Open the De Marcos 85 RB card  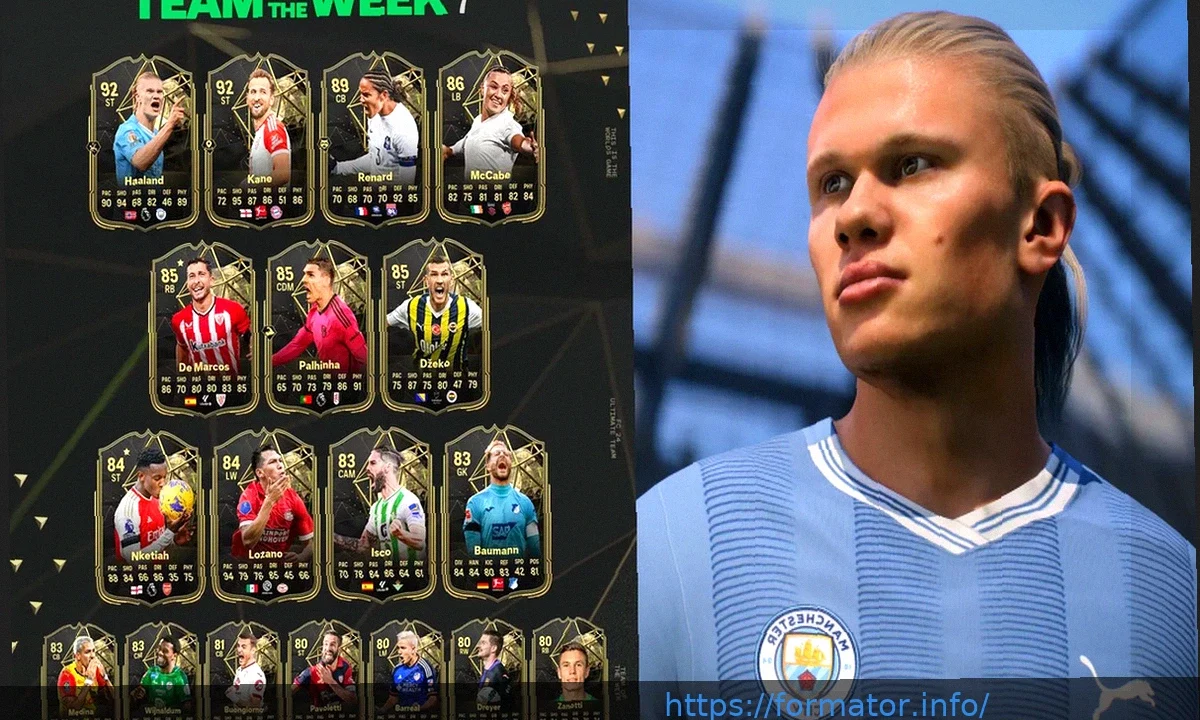[203, 328]
